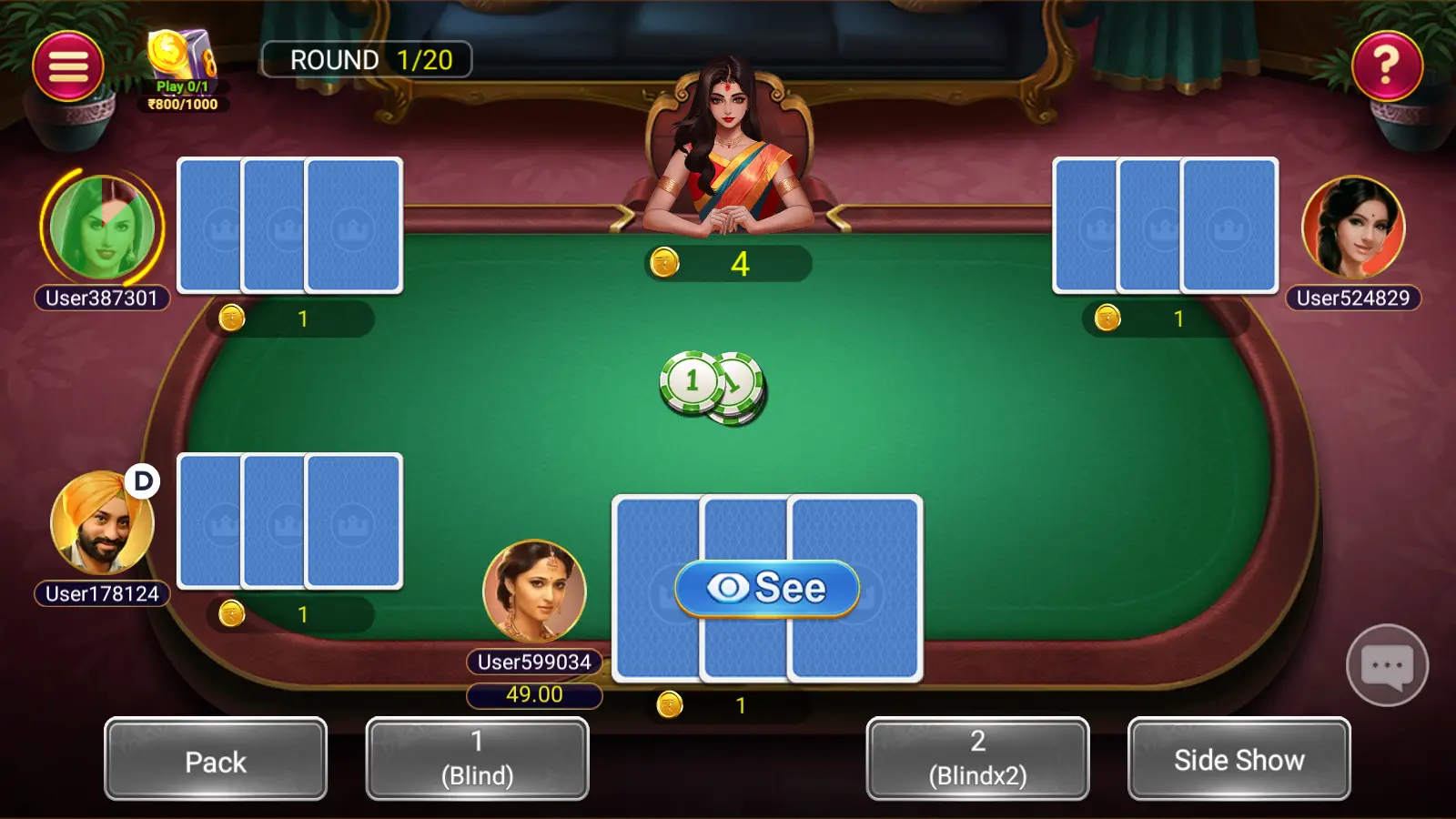Pack your hand
The height and width of the screenshot is (819, 1456).
point(216,760)
